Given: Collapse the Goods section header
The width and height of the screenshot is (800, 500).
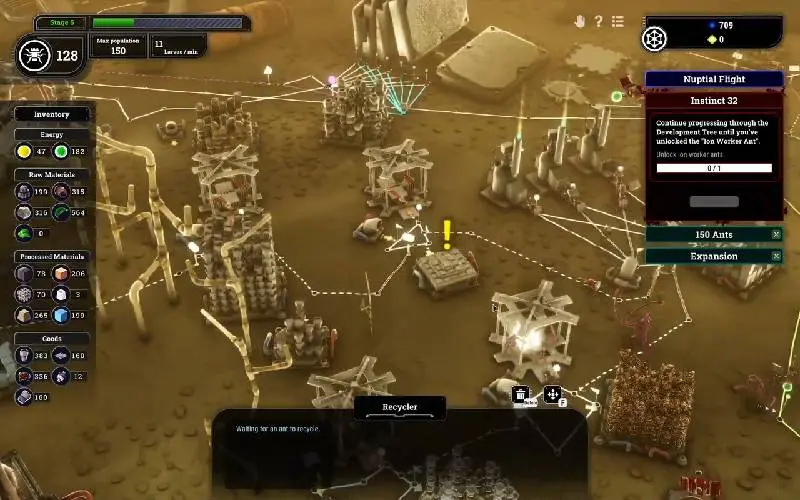Looking at the screenshot, I should 52,339.
